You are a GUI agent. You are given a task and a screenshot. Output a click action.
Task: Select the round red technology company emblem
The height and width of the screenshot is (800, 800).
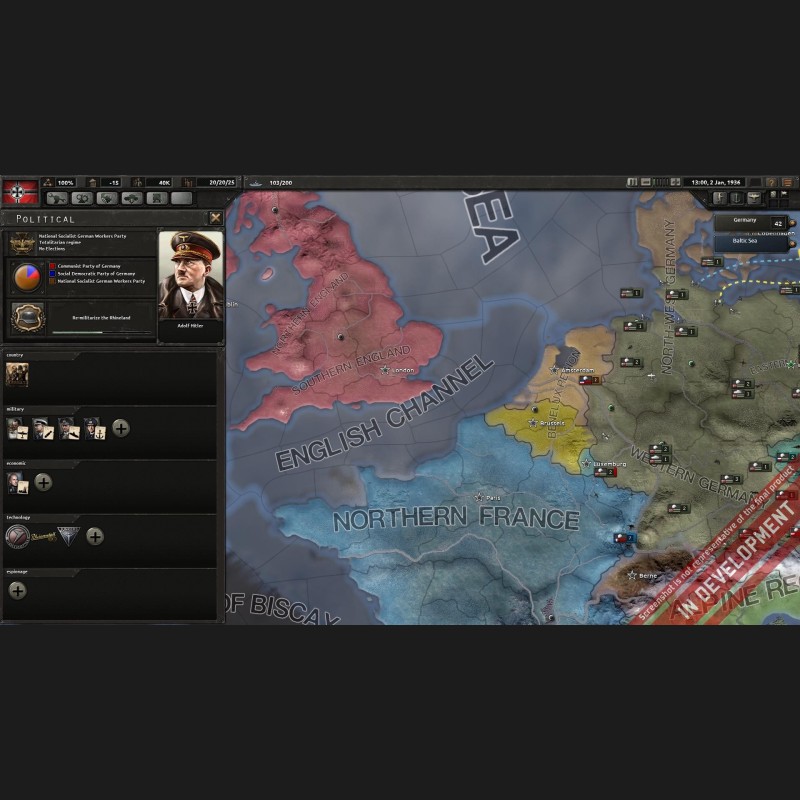coord(17,536)
